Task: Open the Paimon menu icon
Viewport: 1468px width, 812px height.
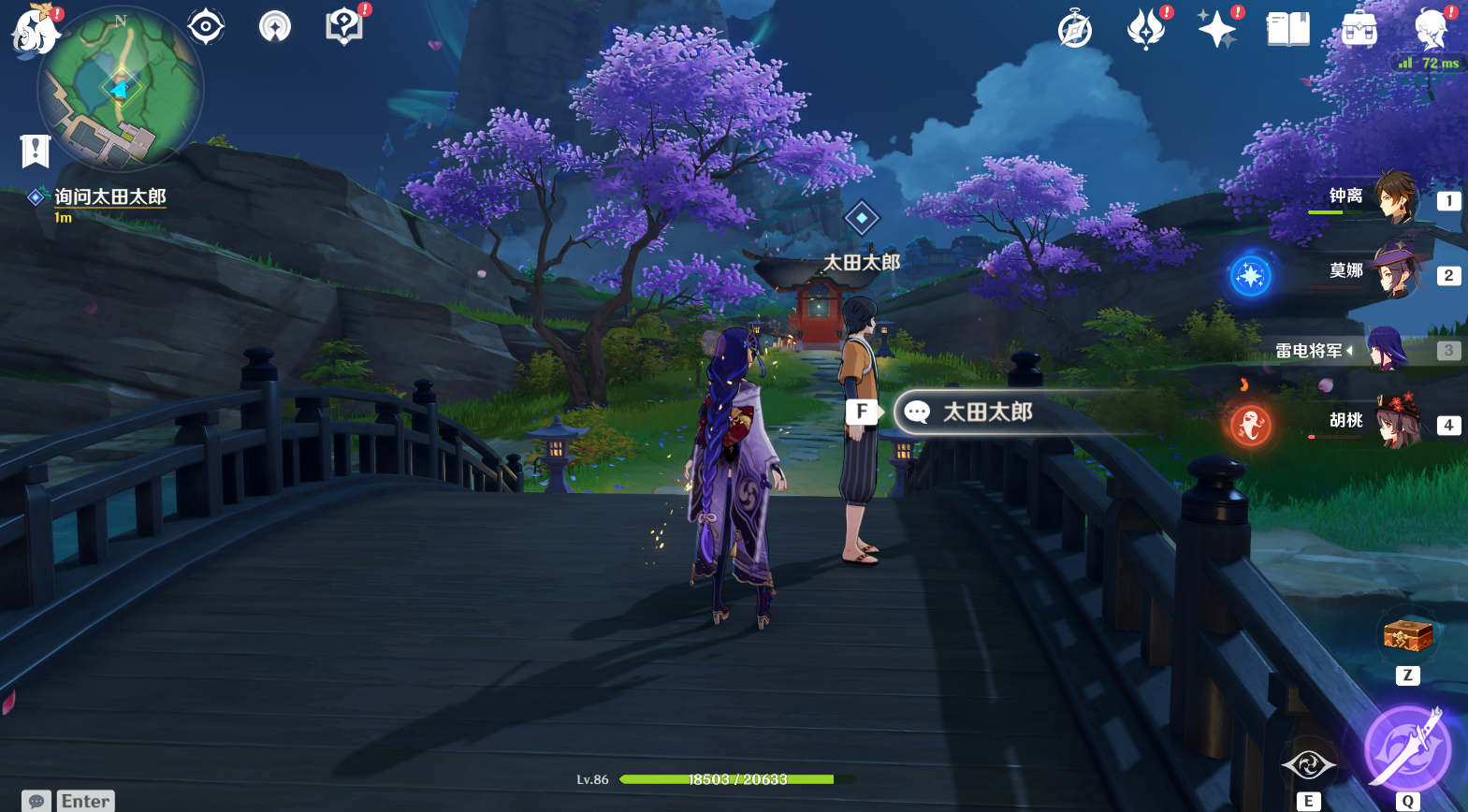Action: [x=35, y=29]
